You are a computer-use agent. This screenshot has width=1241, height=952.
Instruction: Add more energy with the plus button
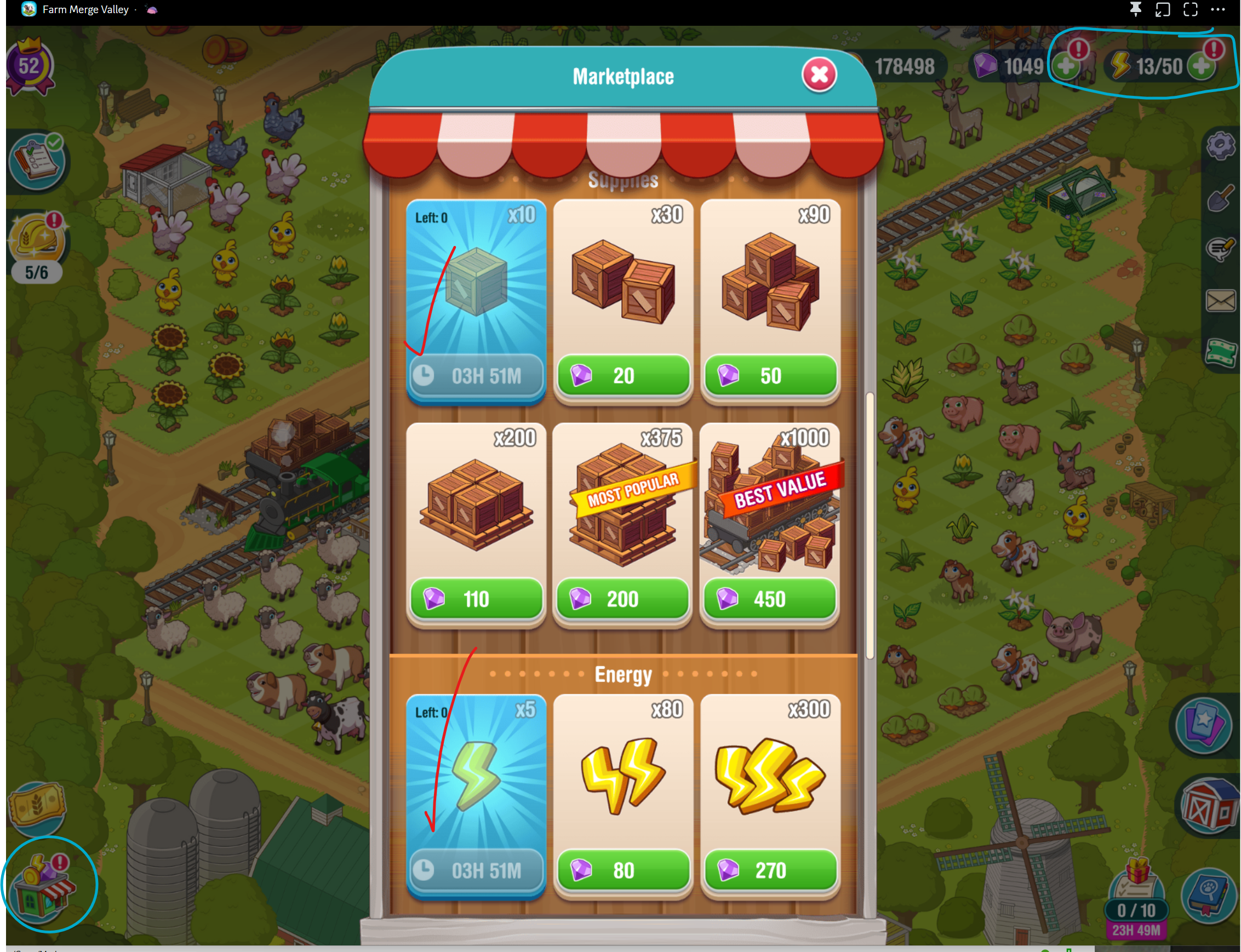click(x=1202, y=66)
